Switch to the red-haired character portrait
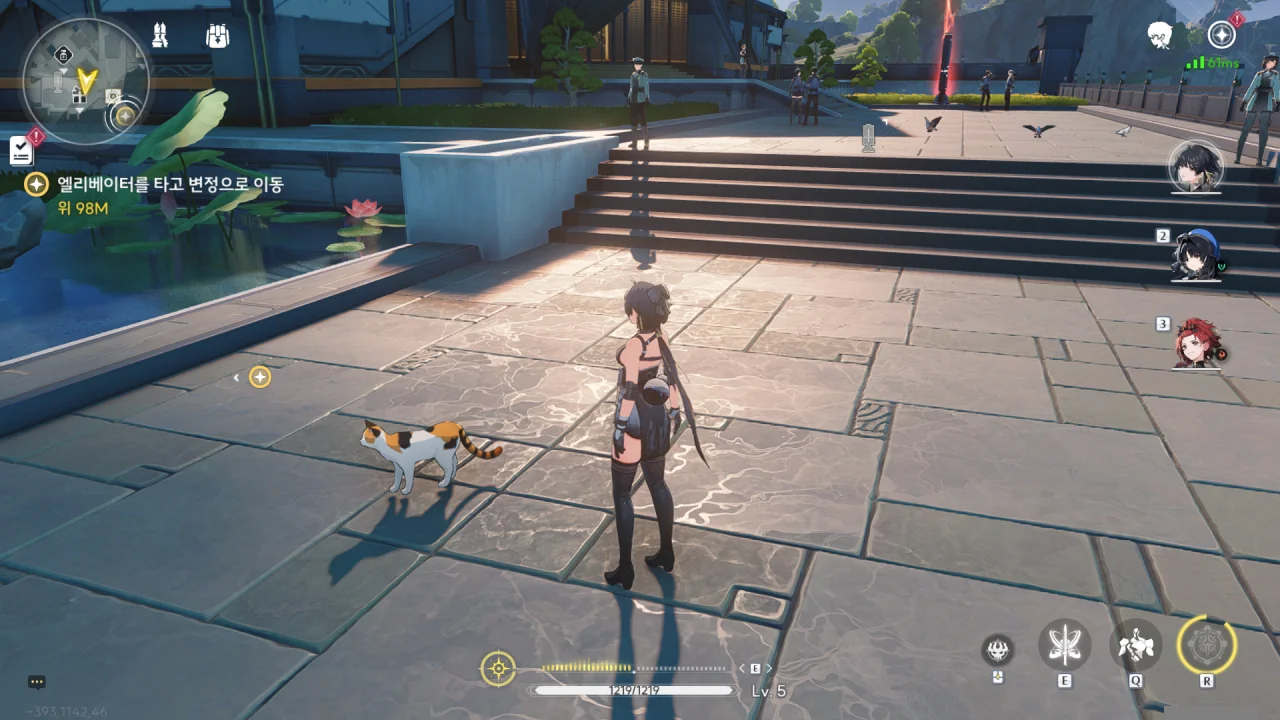Screen dimensions: 1280x720 tap(1196, 343)
